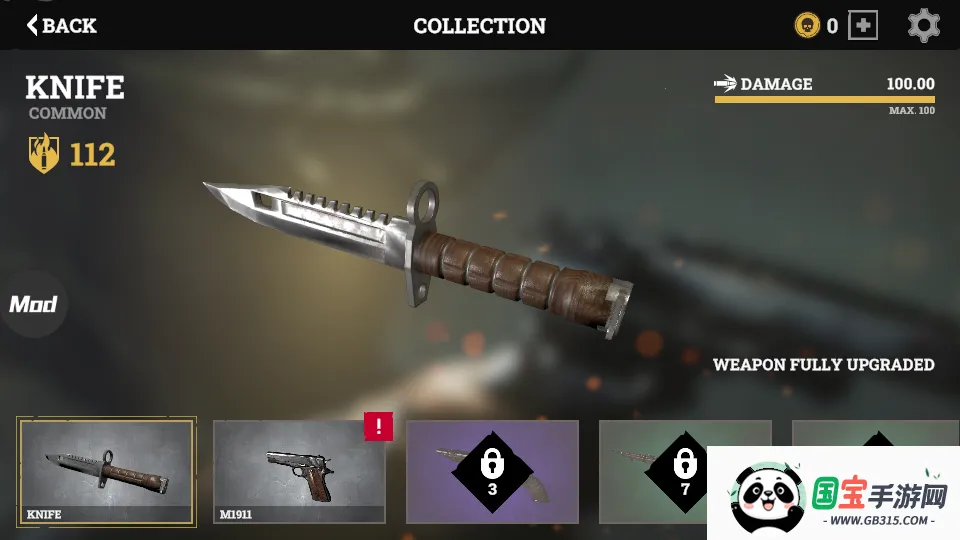Select the Knife weapon card

tap(106, 471)
